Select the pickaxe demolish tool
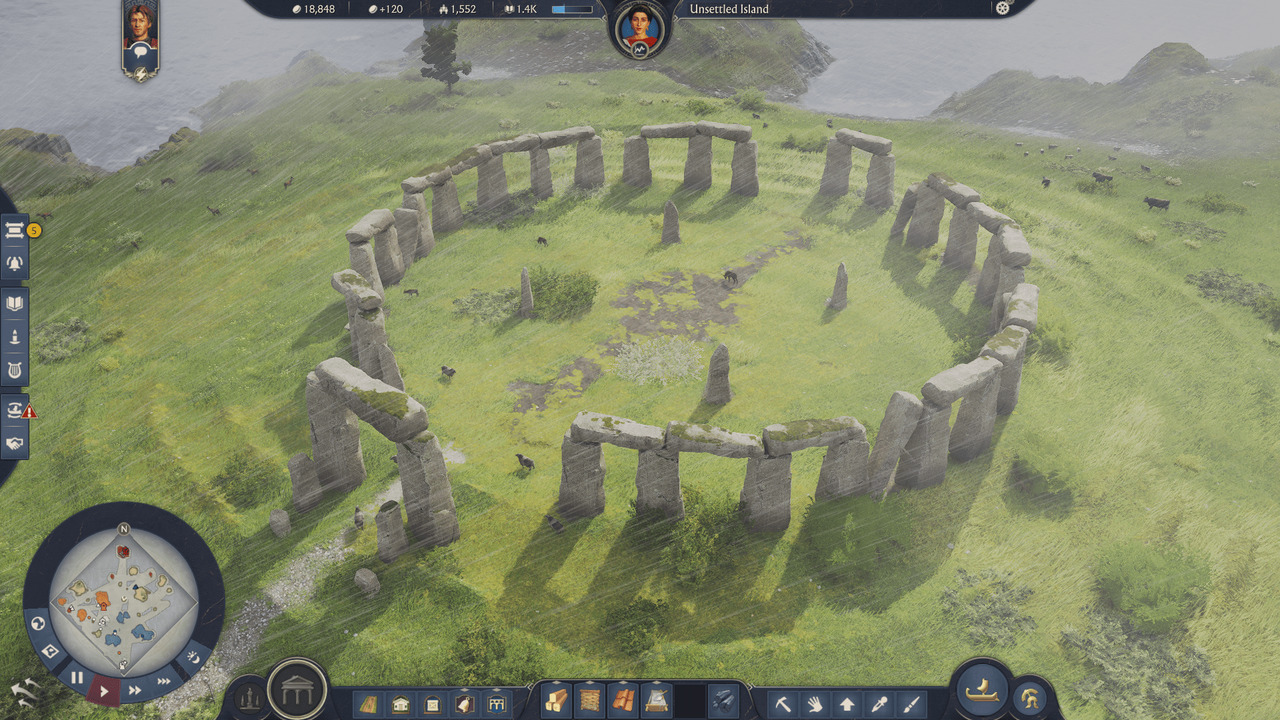Screen dimensions: 1280x720 point(783,704)
